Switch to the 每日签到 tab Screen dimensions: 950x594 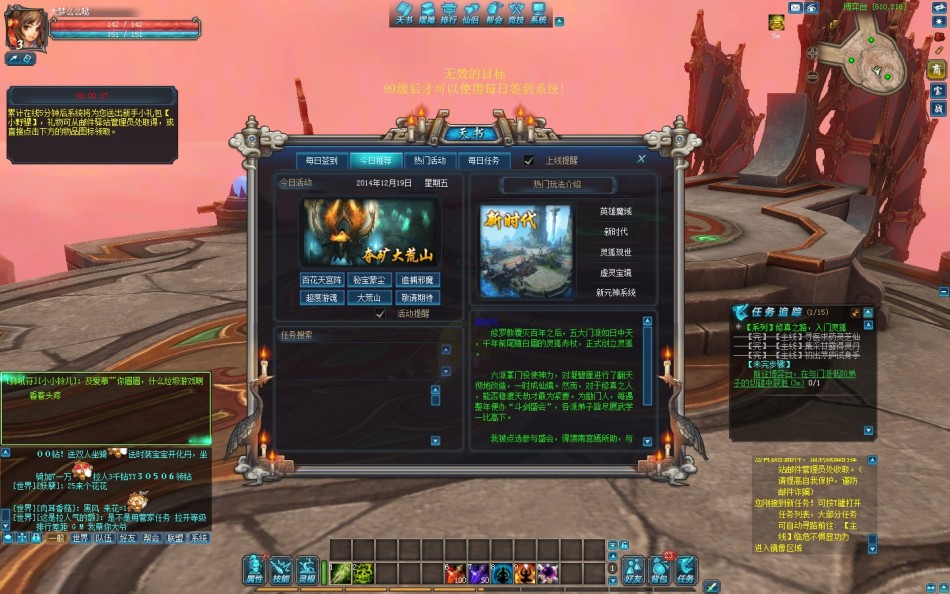tap(322, 160)
